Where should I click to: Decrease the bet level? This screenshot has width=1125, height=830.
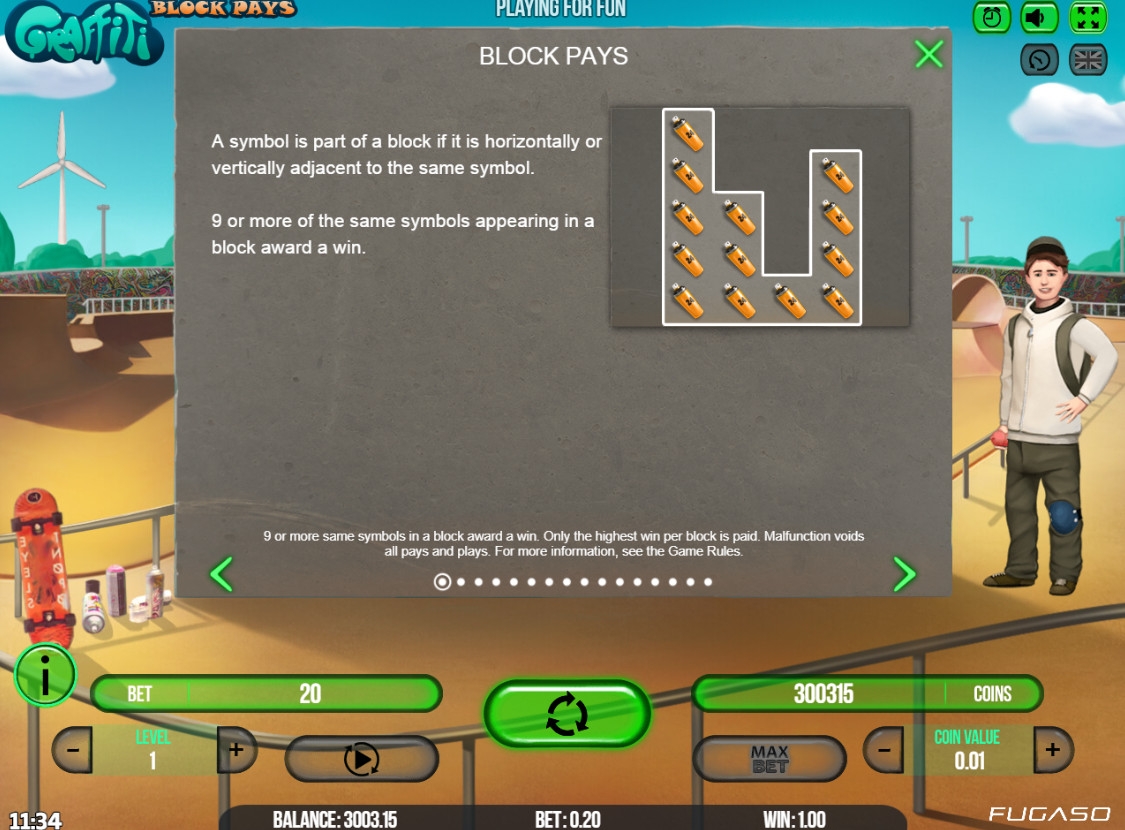72,750
